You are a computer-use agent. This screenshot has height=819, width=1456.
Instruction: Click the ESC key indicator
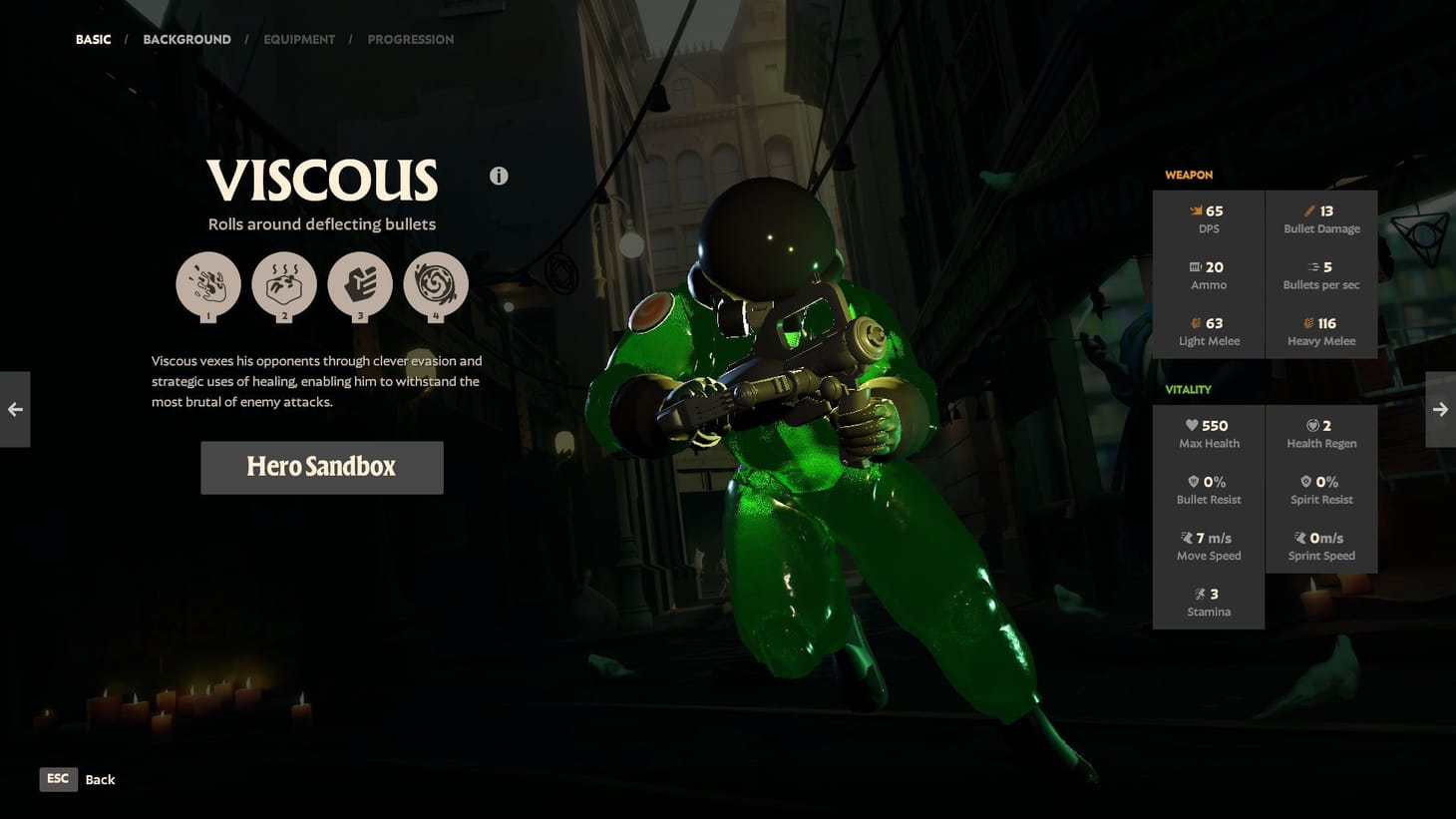tap(58, 779)
